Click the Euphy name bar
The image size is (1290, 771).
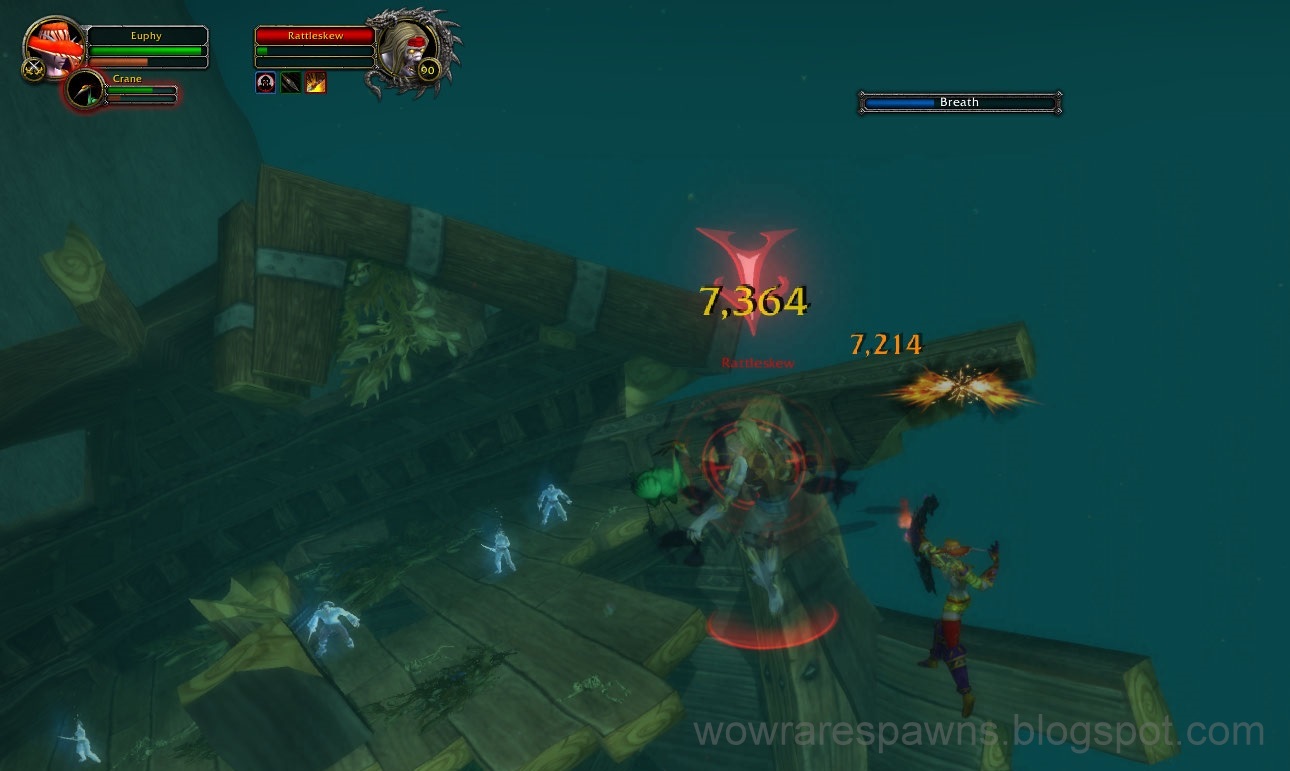click(146, 35)
